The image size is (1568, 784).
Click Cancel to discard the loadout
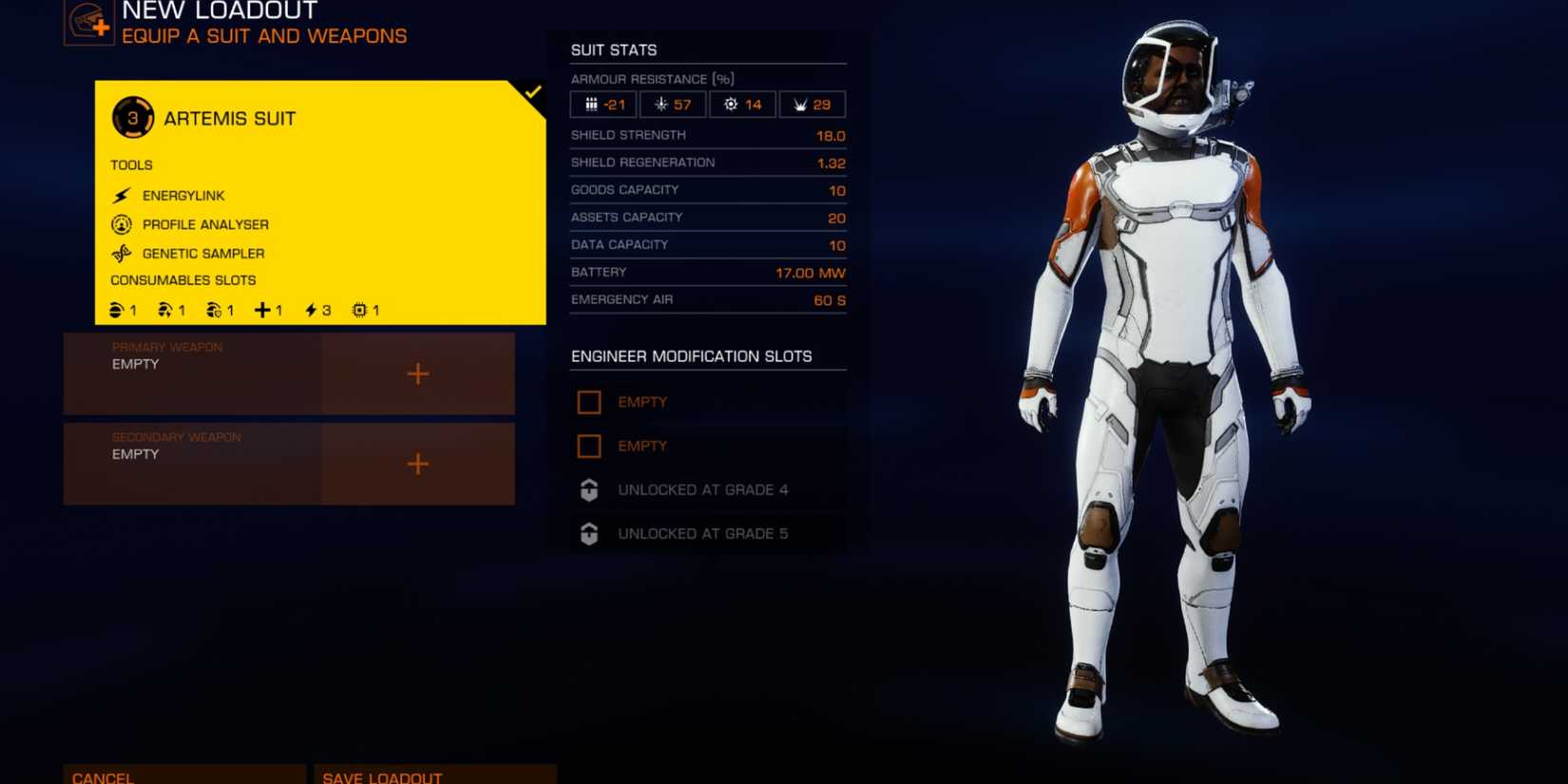tap(104, 775)
